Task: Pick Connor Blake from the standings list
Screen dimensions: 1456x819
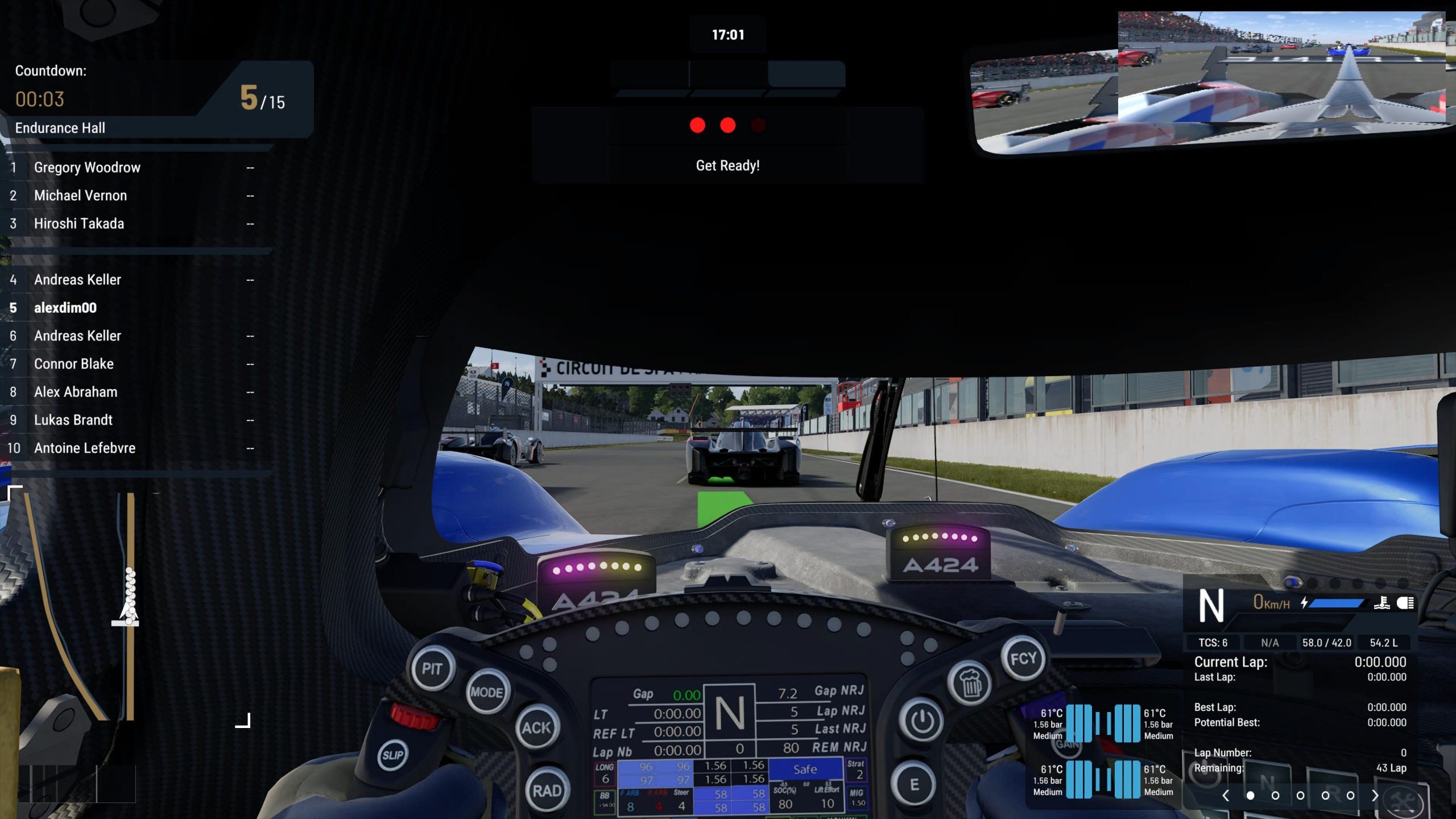Action: (74, 364)
